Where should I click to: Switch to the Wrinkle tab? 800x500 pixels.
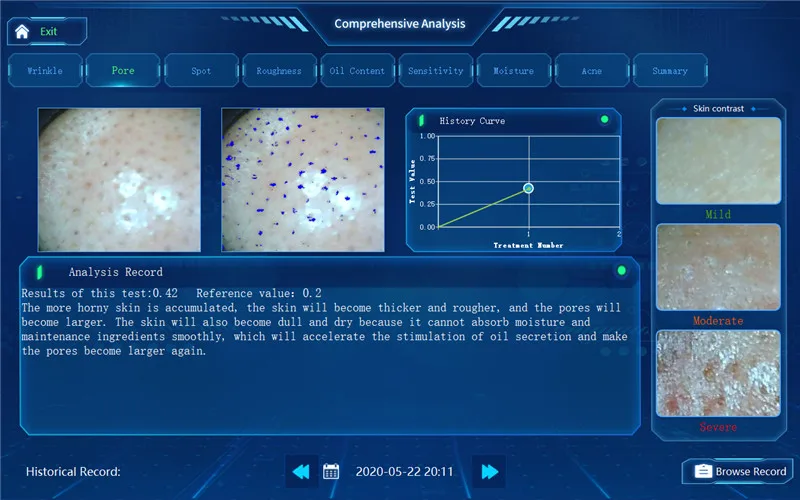[44, 71]
